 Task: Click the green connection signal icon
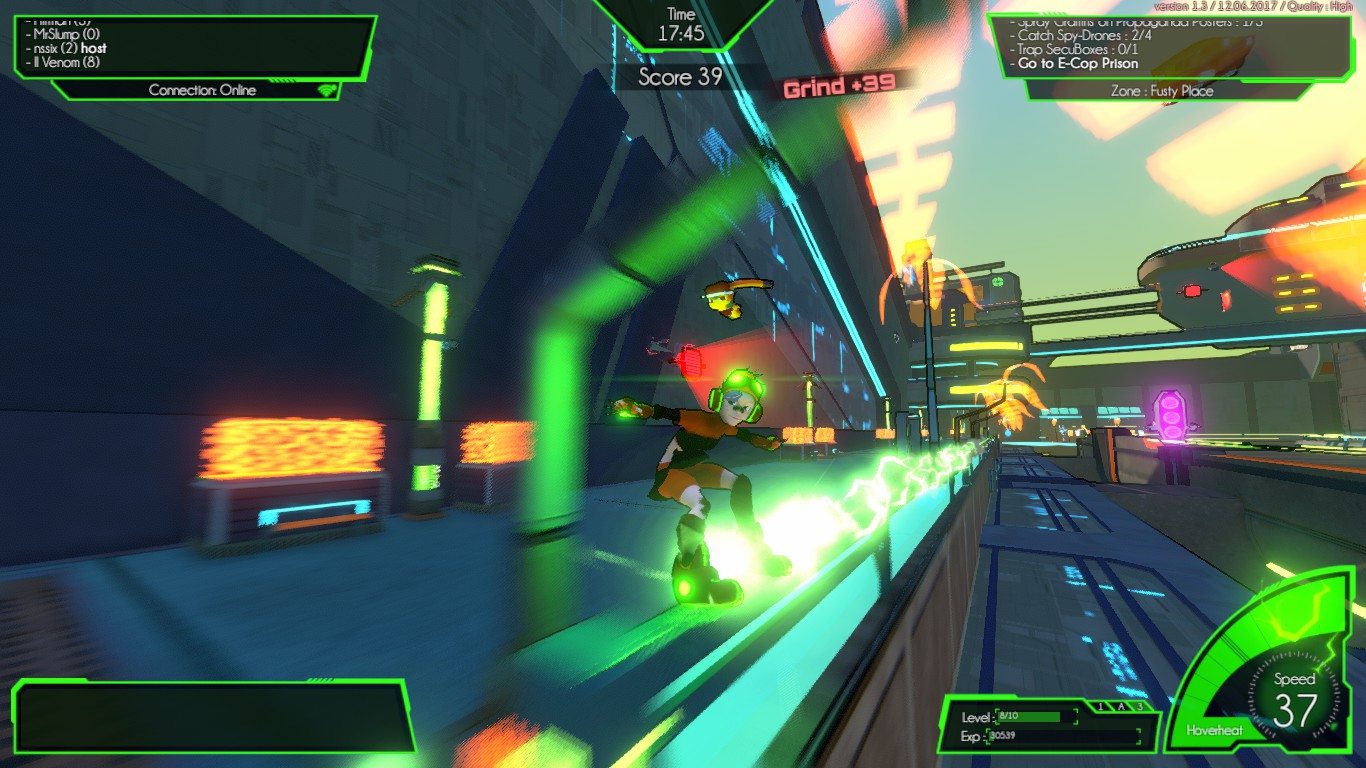pyautogui.click(x=325, y=90)
